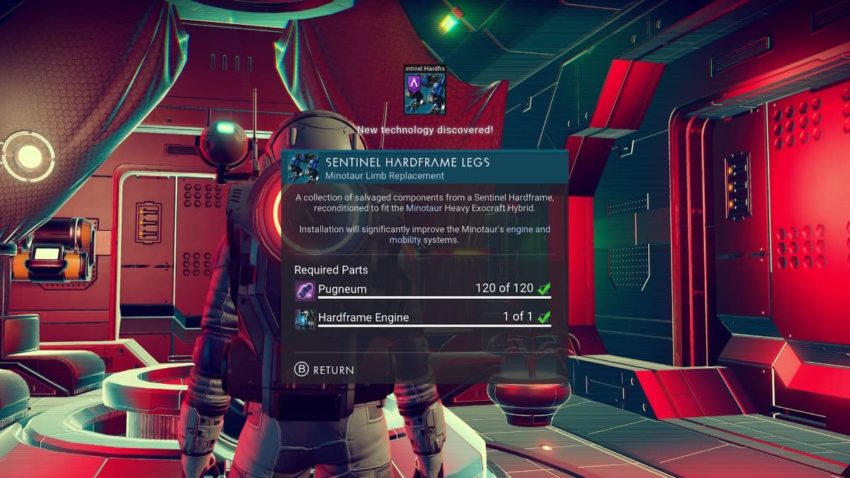
Task: Click the Sentinel Hardframe Legs header icon
Action: [303, 168]
